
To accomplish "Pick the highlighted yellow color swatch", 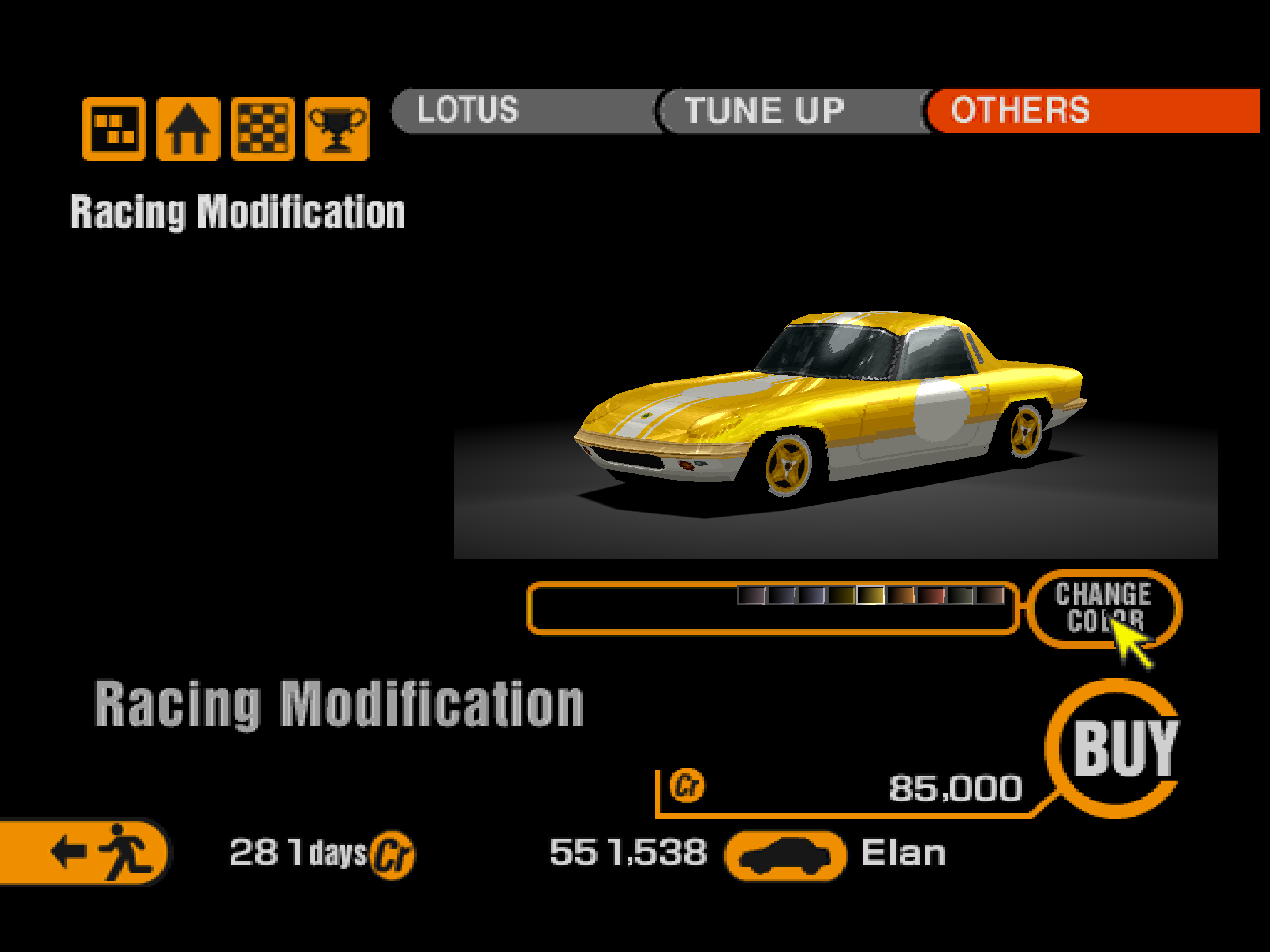I will pyautogui.click(x=870, y=595).
